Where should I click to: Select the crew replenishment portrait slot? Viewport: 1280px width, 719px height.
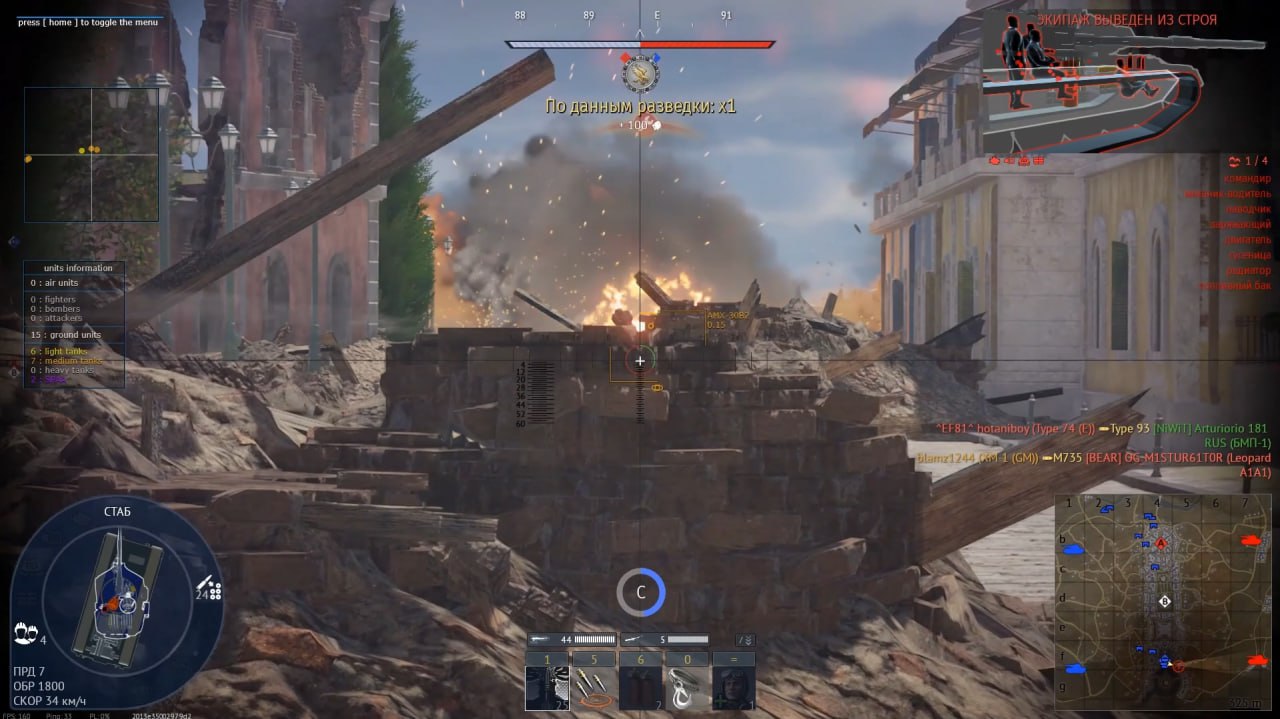pos(733,688)
